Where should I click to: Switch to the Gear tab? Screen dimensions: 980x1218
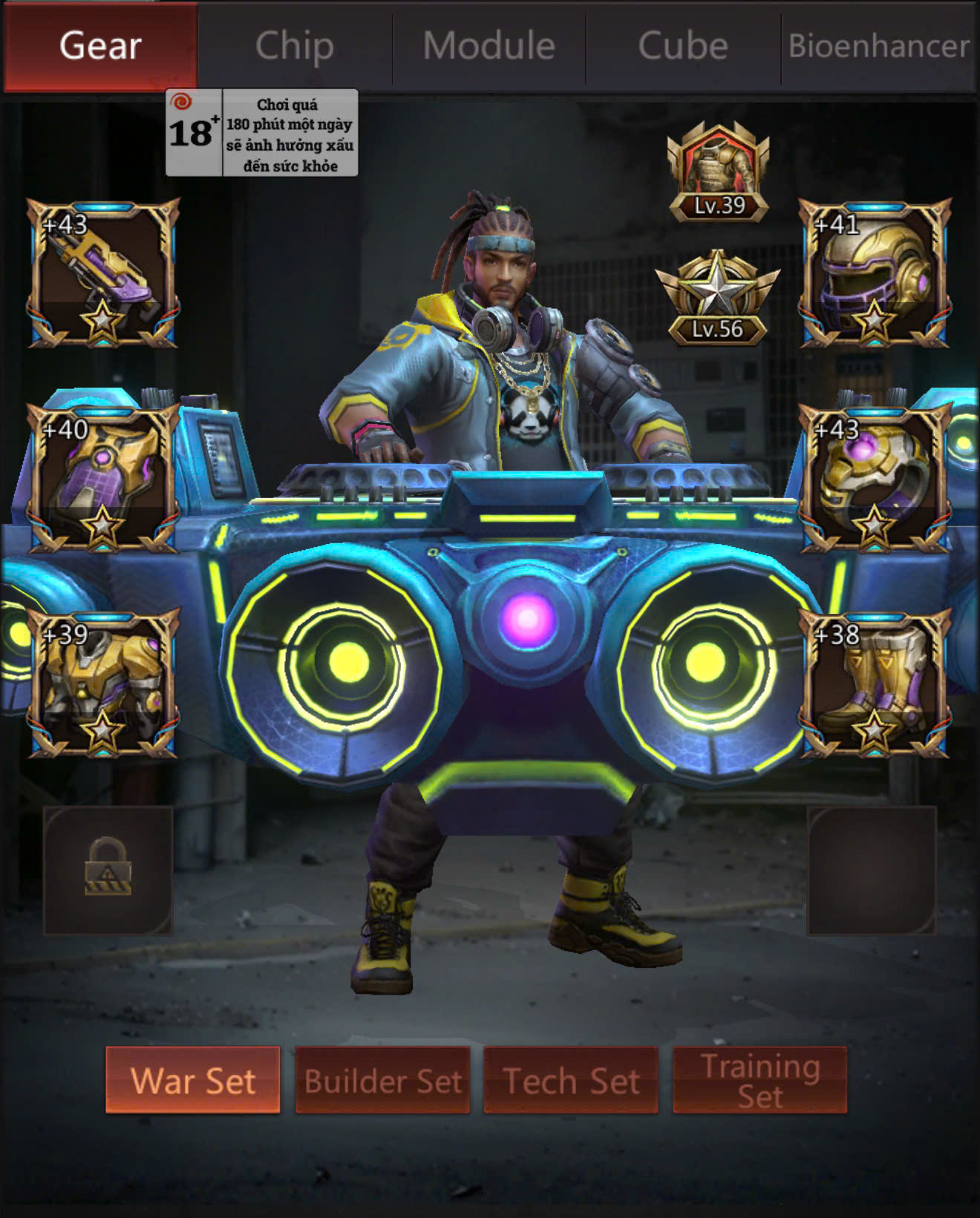click(x=100, y=46)
